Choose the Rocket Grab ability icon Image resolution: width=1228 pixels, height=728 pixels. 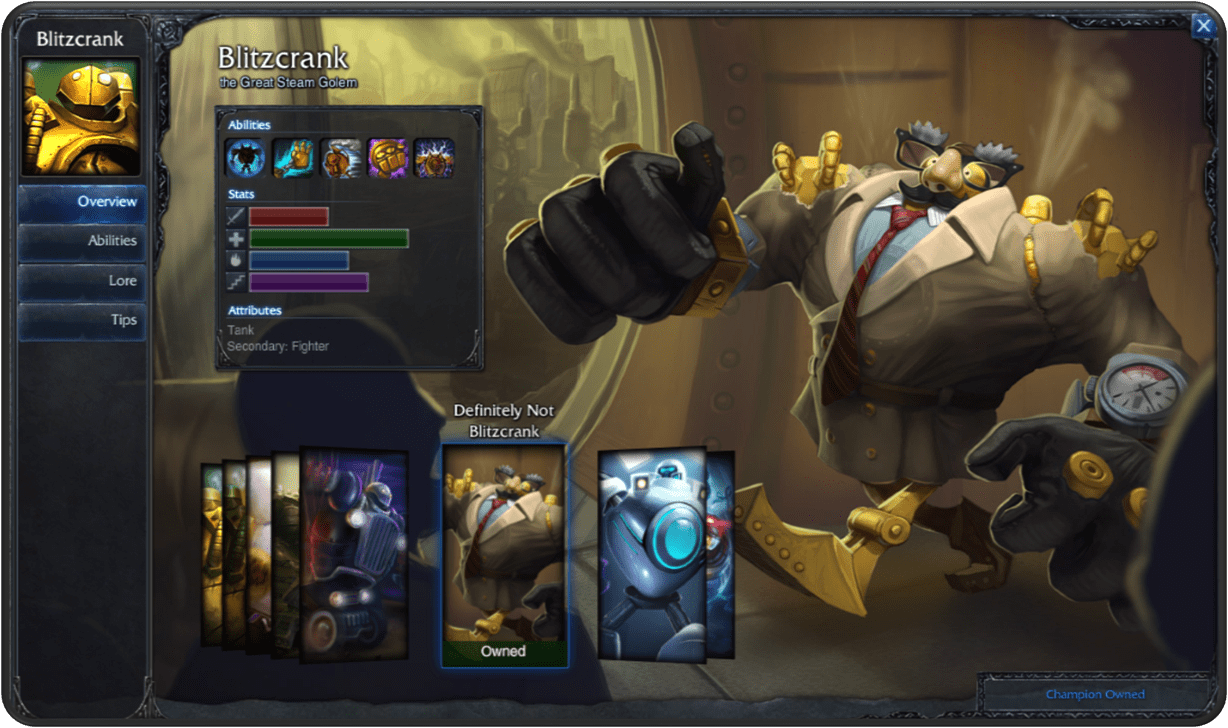tap(294, 158)
